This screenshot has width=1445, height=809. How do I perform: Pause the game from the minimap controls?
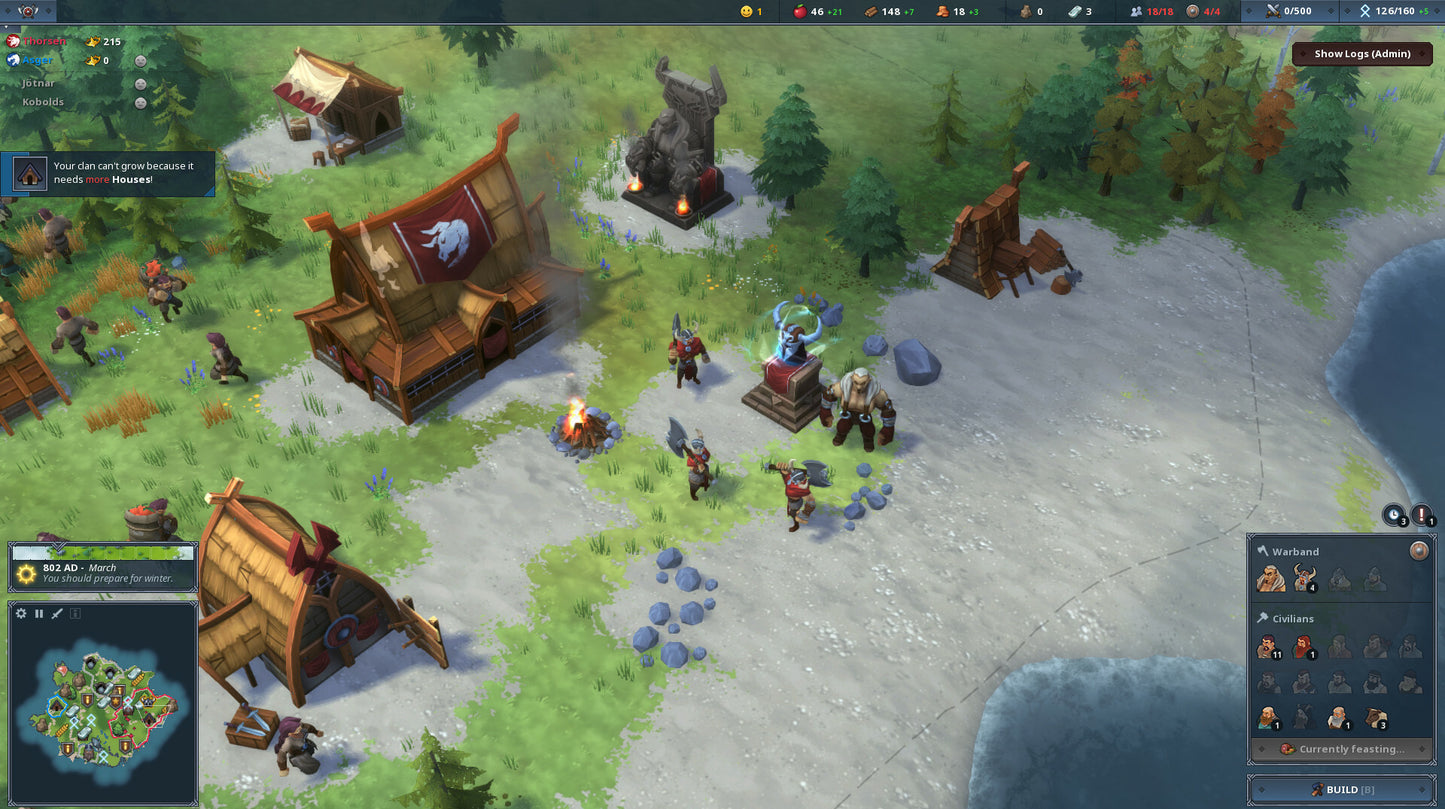(39, 613)
